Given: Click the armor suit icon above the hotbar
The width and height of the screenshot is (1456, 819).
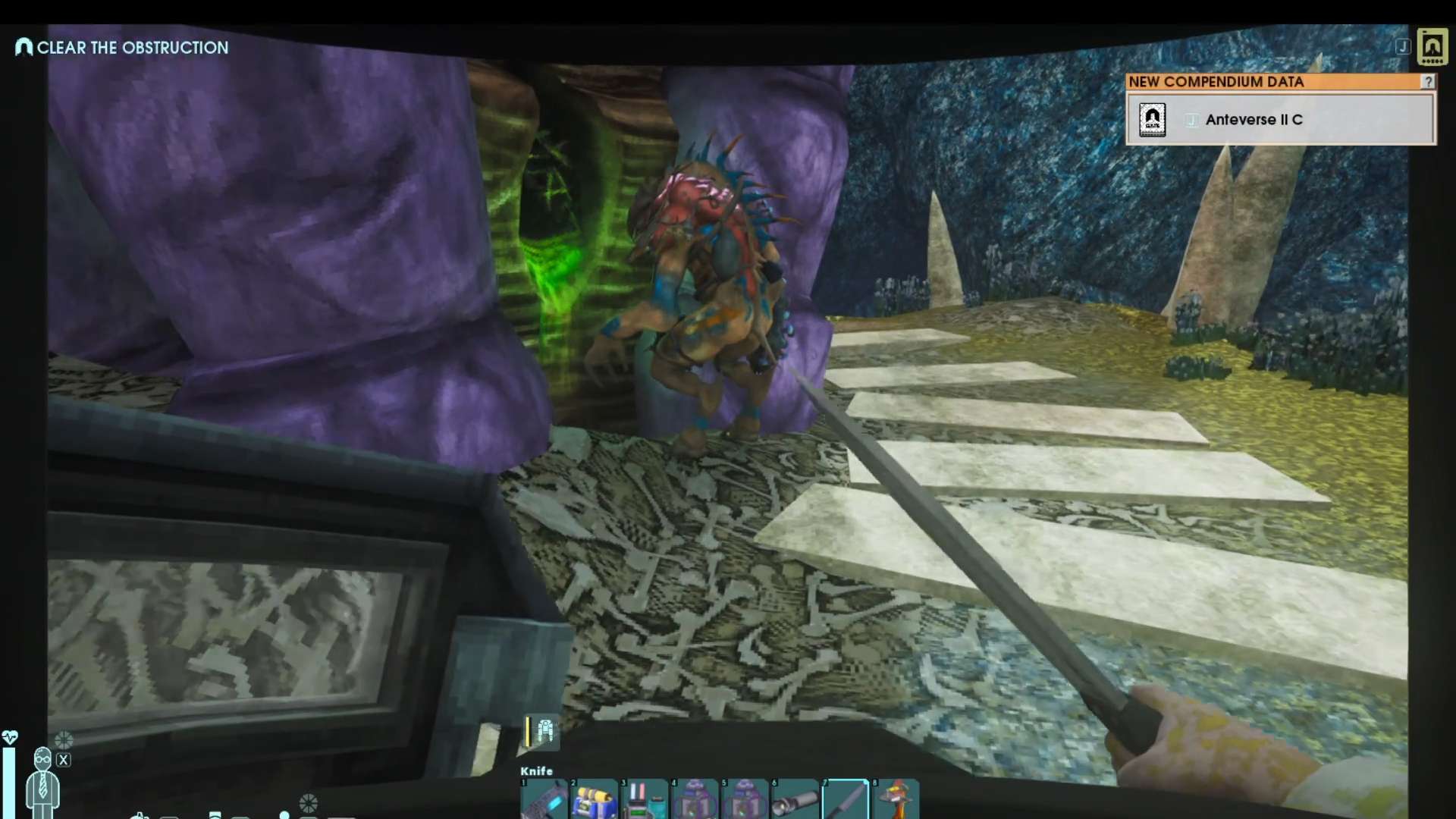Looking at the screenshot, I should click(544, 731).
